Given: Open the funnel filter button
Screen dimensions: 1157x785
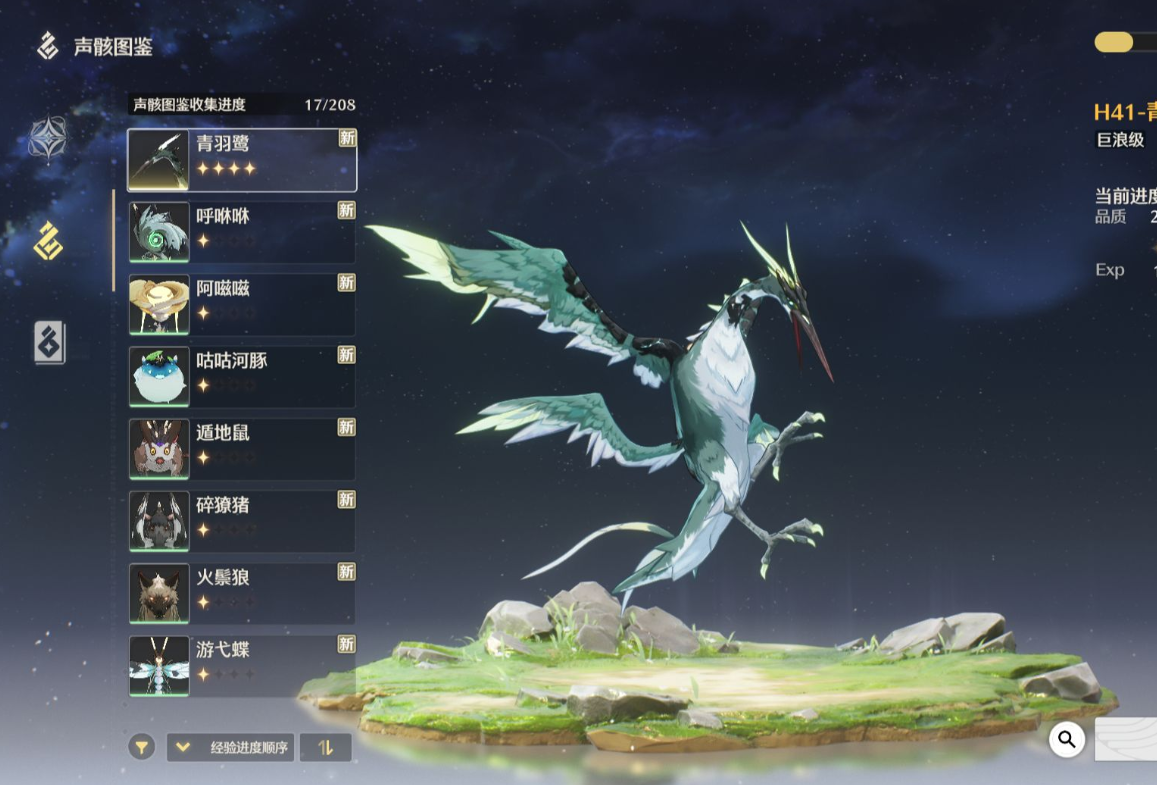Looking at the screenshot, I should pyautogui.click(x=142, y=747).
